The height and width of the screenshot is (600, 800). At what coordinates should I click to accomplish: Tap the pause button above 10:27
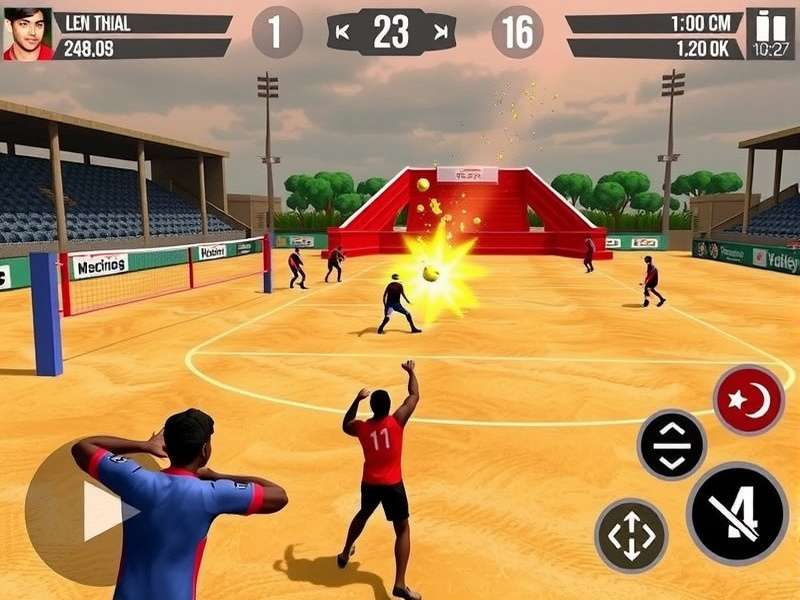pos(770,24)
